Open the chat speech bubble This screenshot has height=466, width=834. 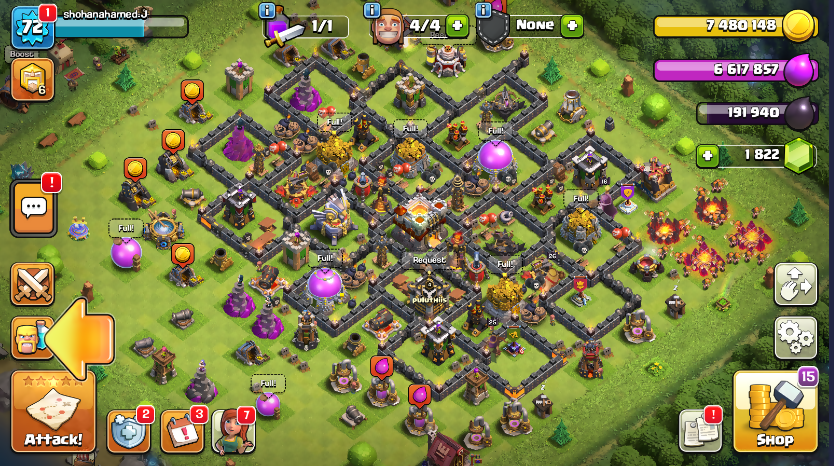tap(33, 208)
